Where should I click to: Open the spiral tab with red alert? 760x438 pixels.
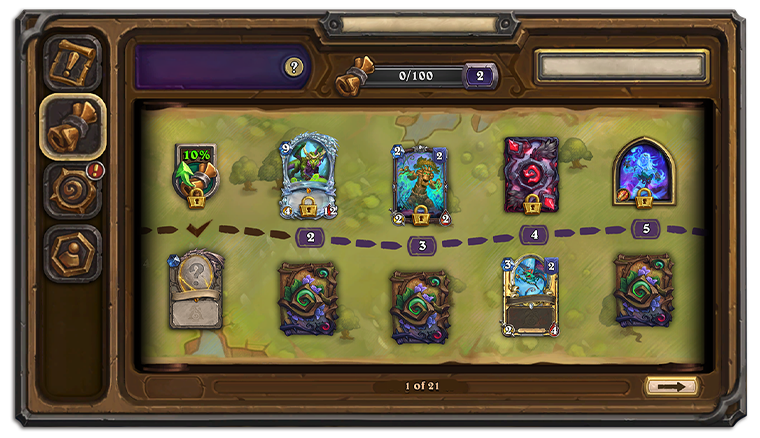(x=73, y=189)
